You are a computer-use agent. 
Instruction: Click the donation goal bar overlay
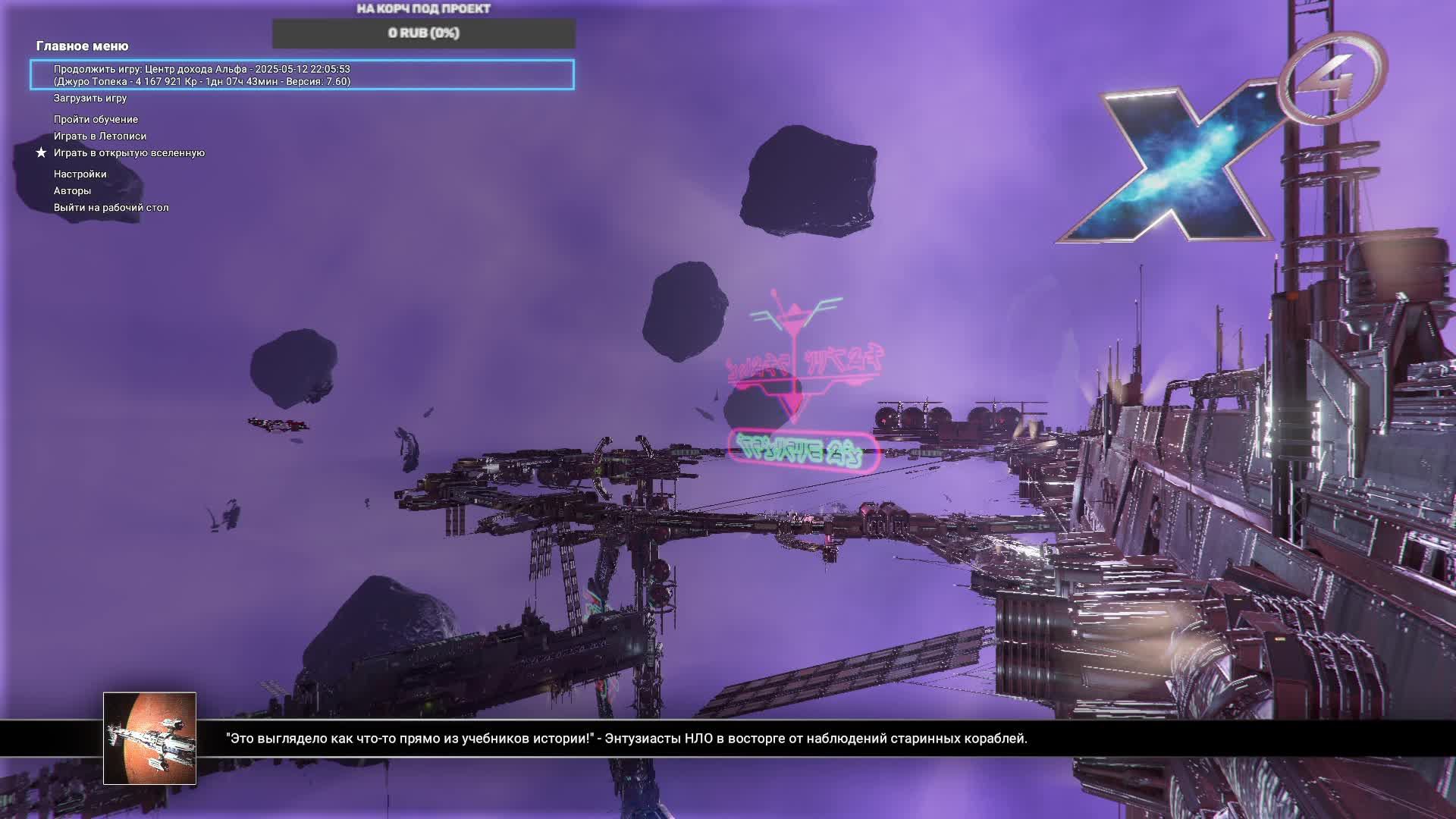pos(423,33)
